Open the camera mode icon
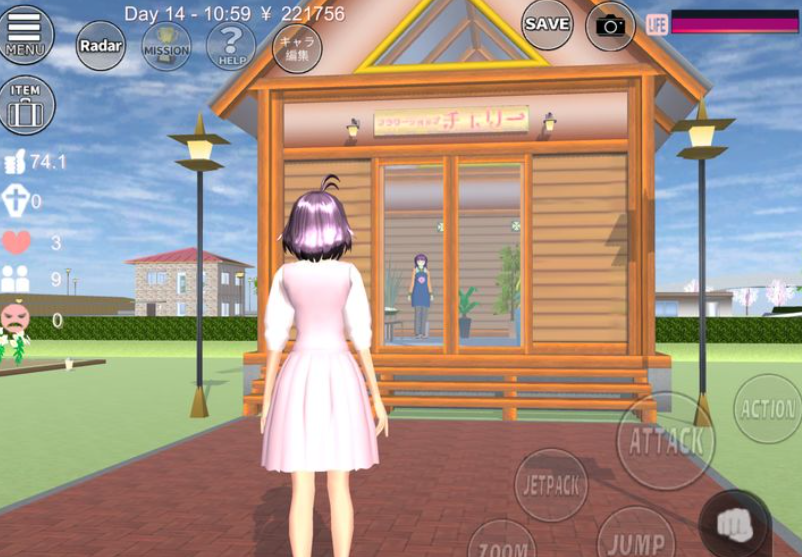The image size is (802, 557). click(x=610, y=25)
